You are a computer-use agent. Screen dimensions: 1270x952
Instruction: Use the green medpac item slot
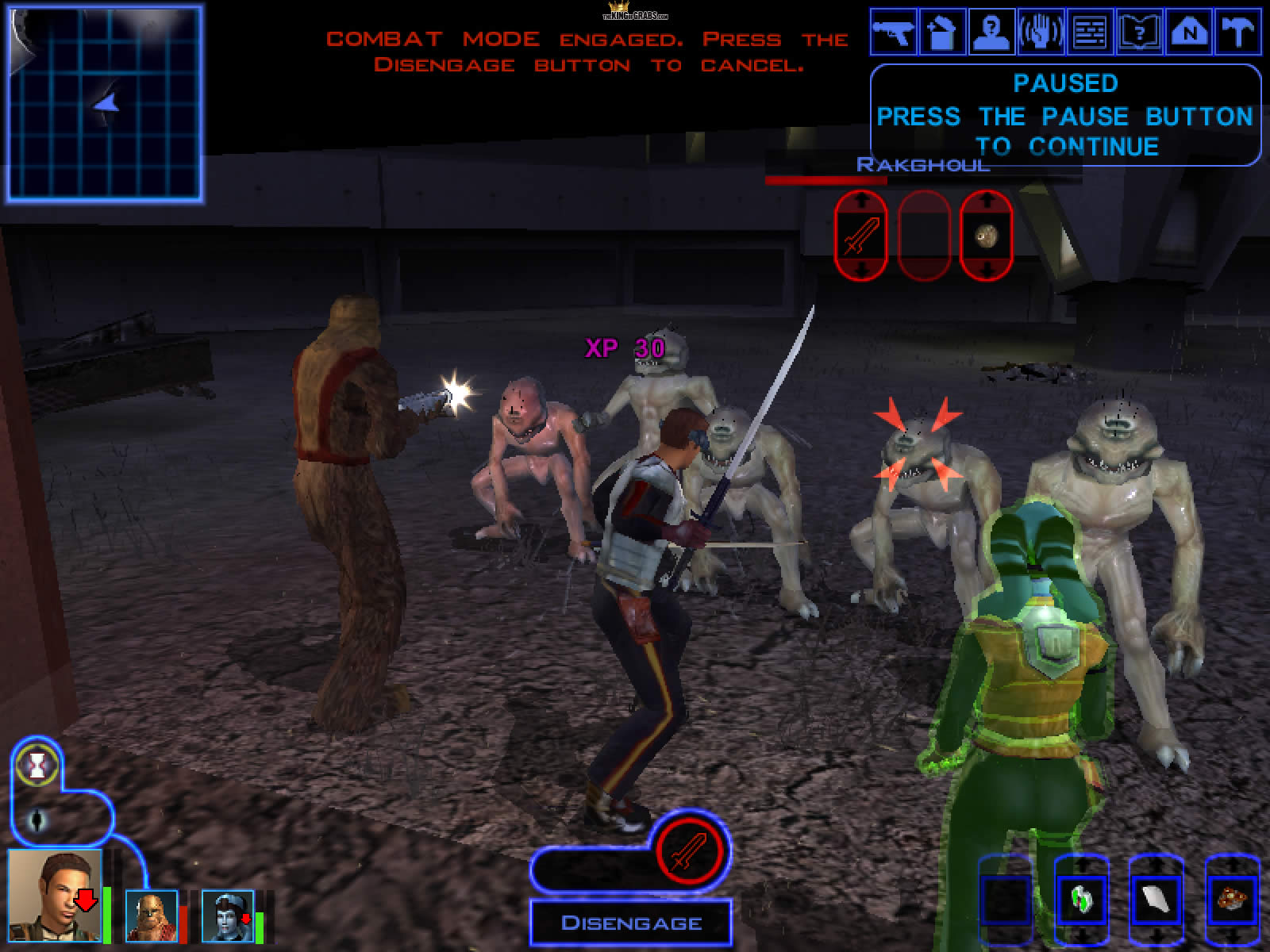point(1081,899)
